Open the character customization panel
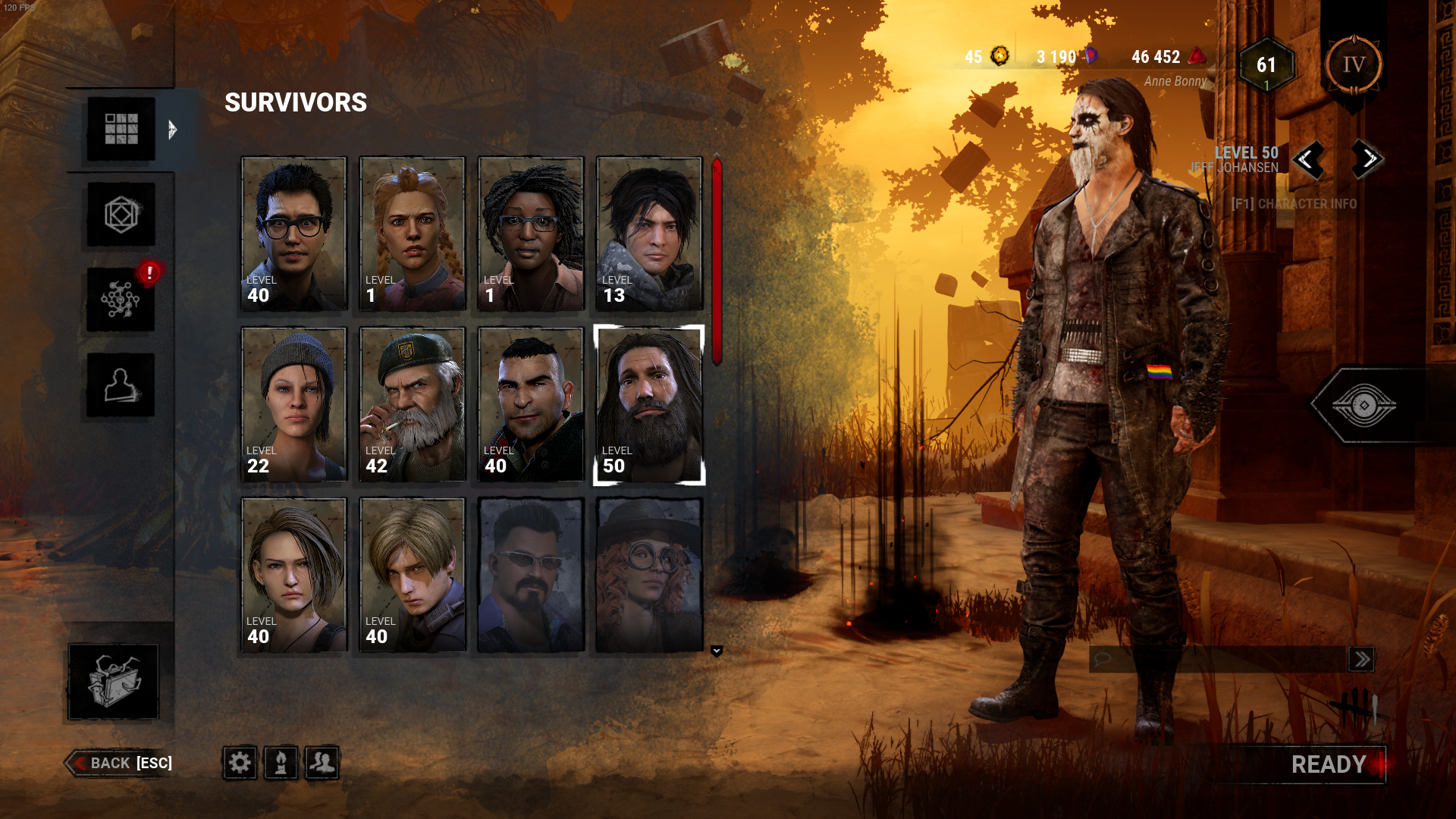1456x819 pixels. [x=121, y=384]
